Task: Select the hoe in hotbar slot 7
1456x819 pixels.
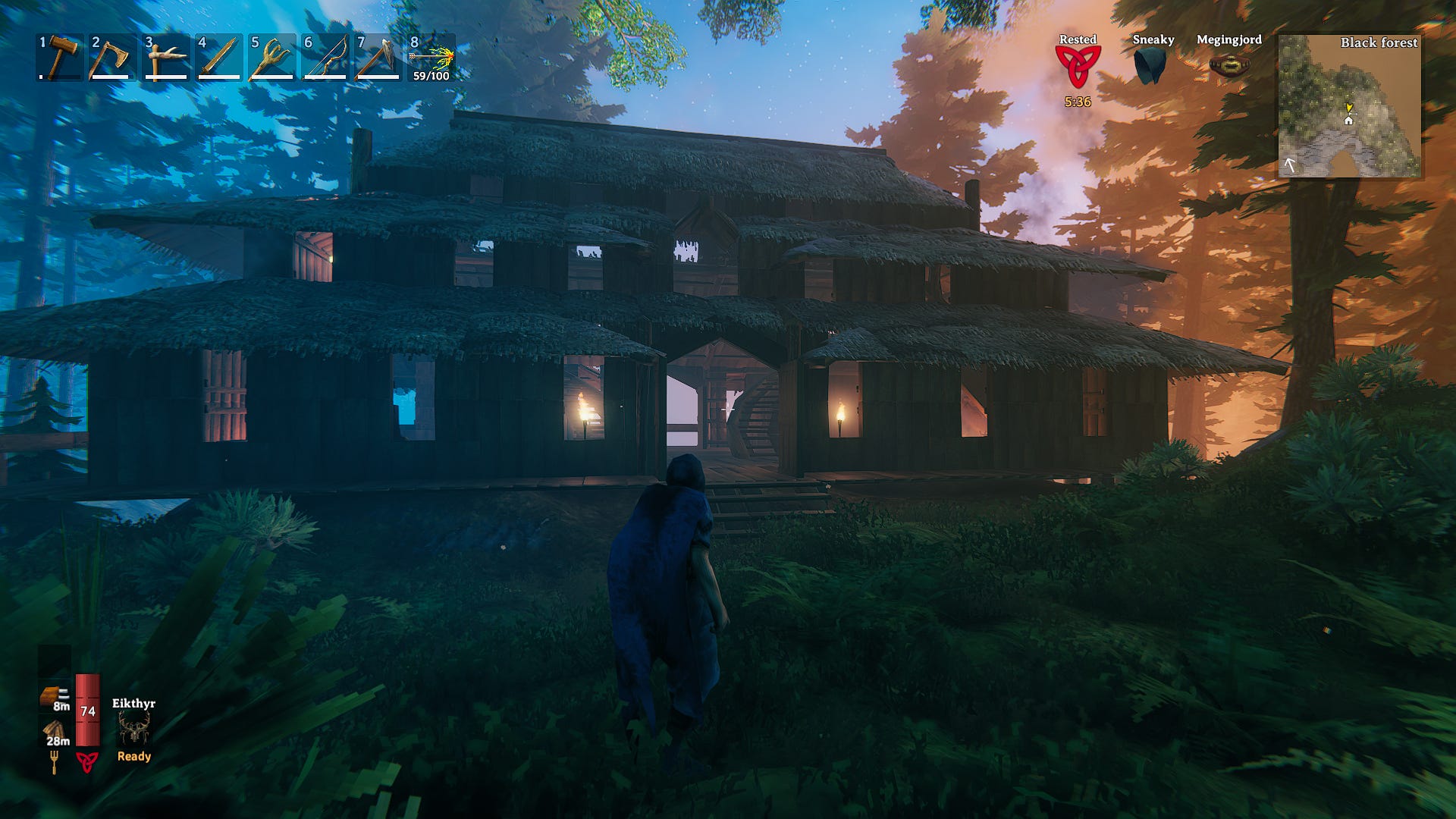Action: tap(378, 57)
